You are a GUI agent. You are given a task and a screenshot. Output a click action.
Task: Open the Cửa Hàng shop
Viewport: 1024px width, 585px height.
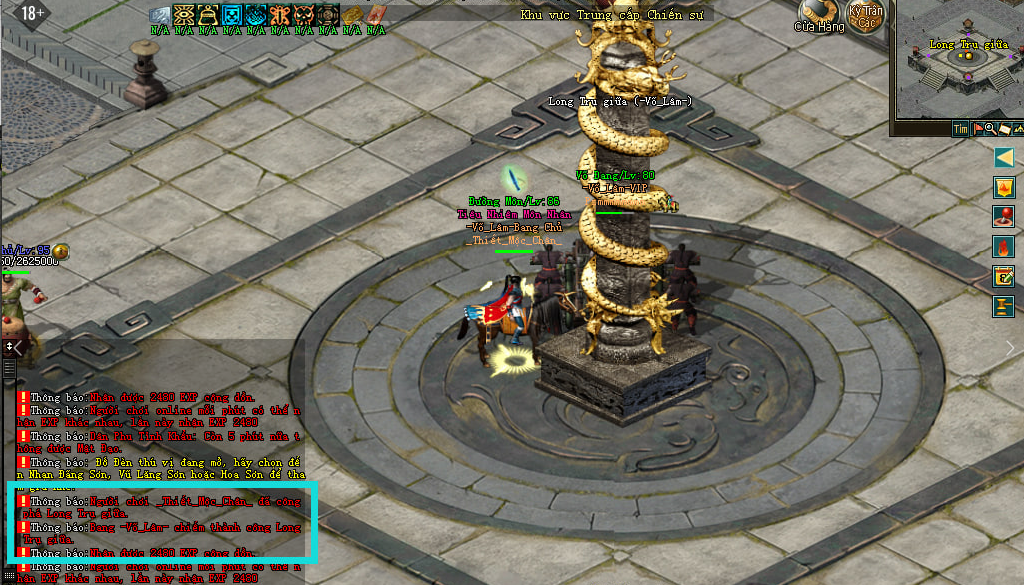[818, 18]
